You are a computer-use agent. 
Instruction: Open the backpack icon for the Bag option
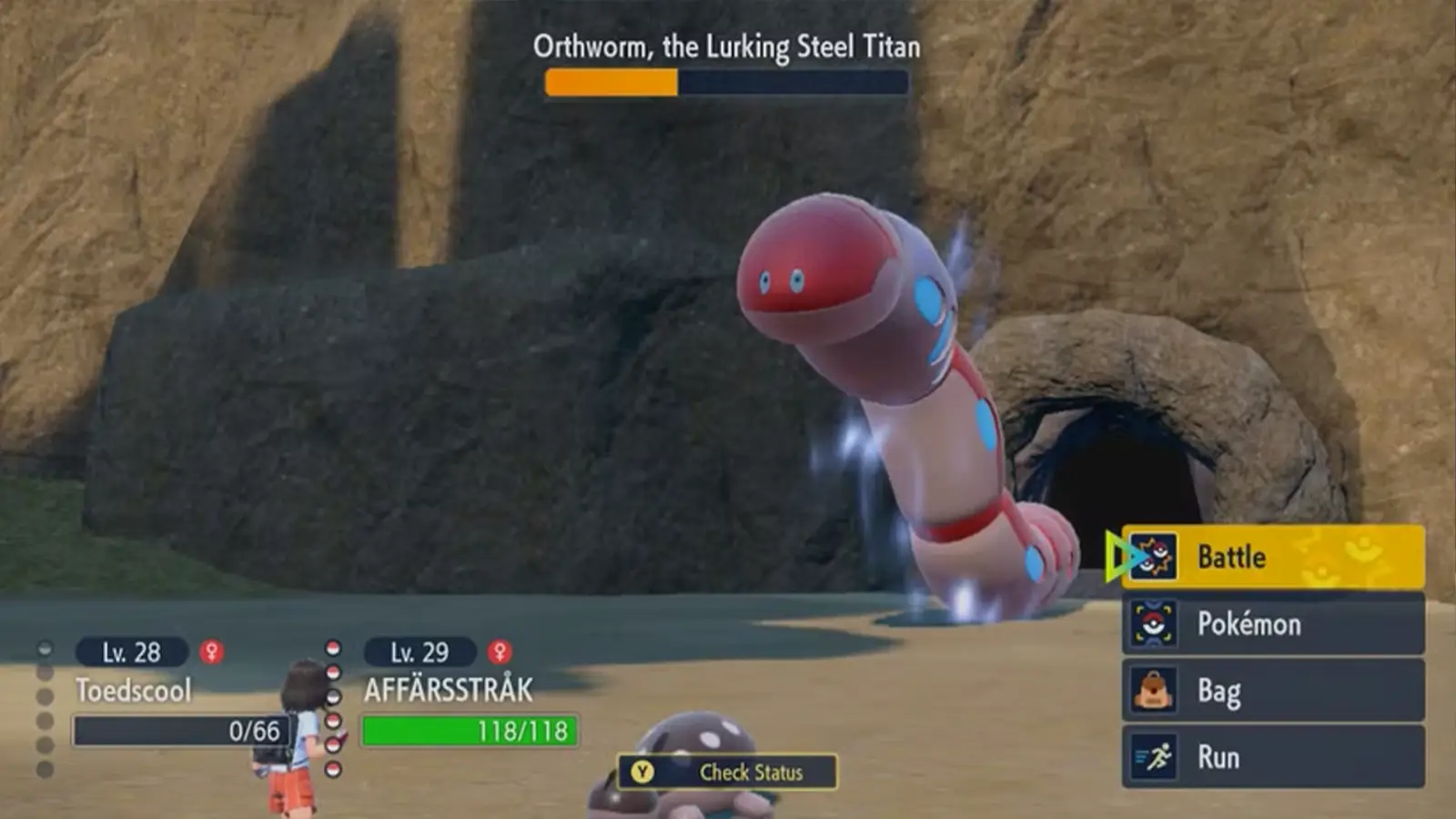pos(1153,691)
